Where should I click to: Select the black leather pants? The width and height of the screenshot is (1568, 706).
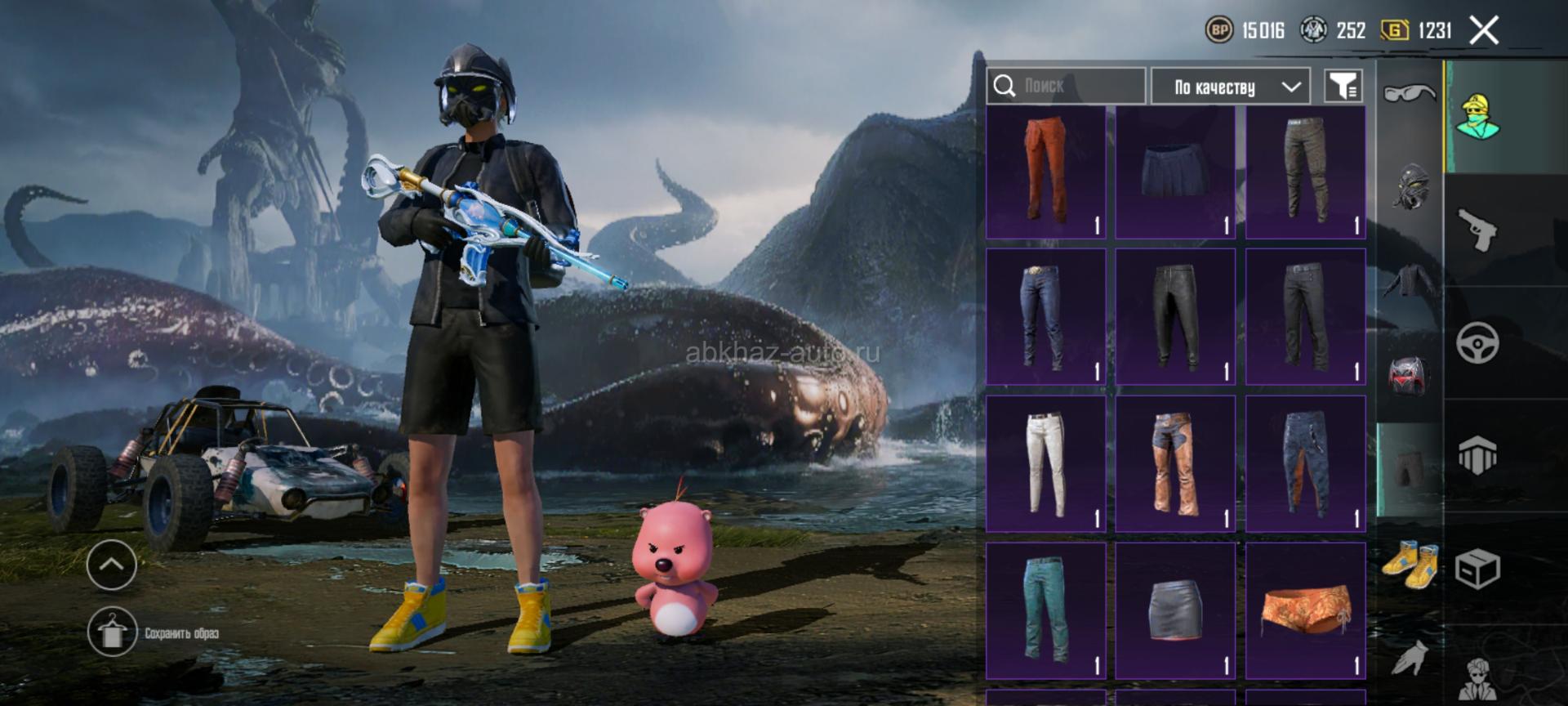[x=1175, y=317]
